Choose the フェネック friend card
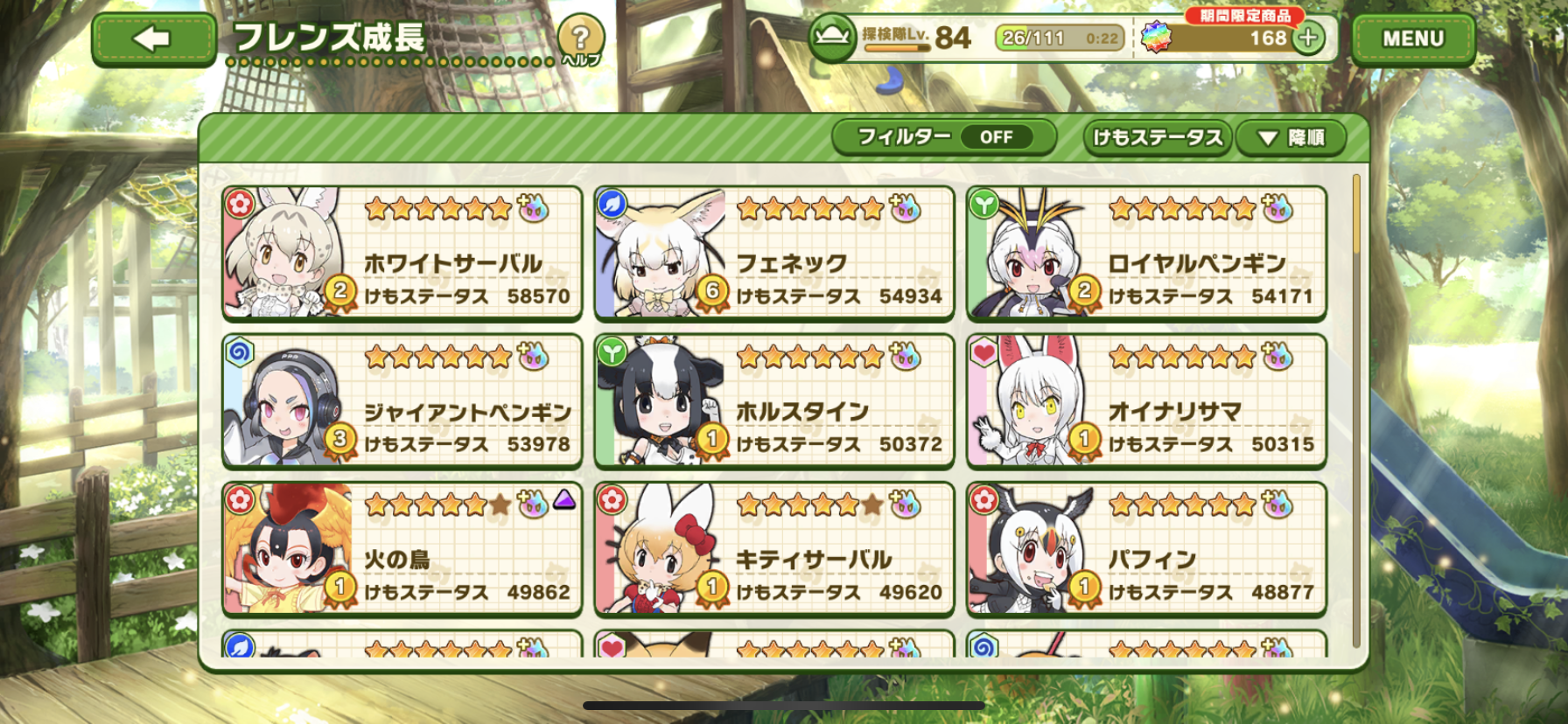 [x=773, y=253]
